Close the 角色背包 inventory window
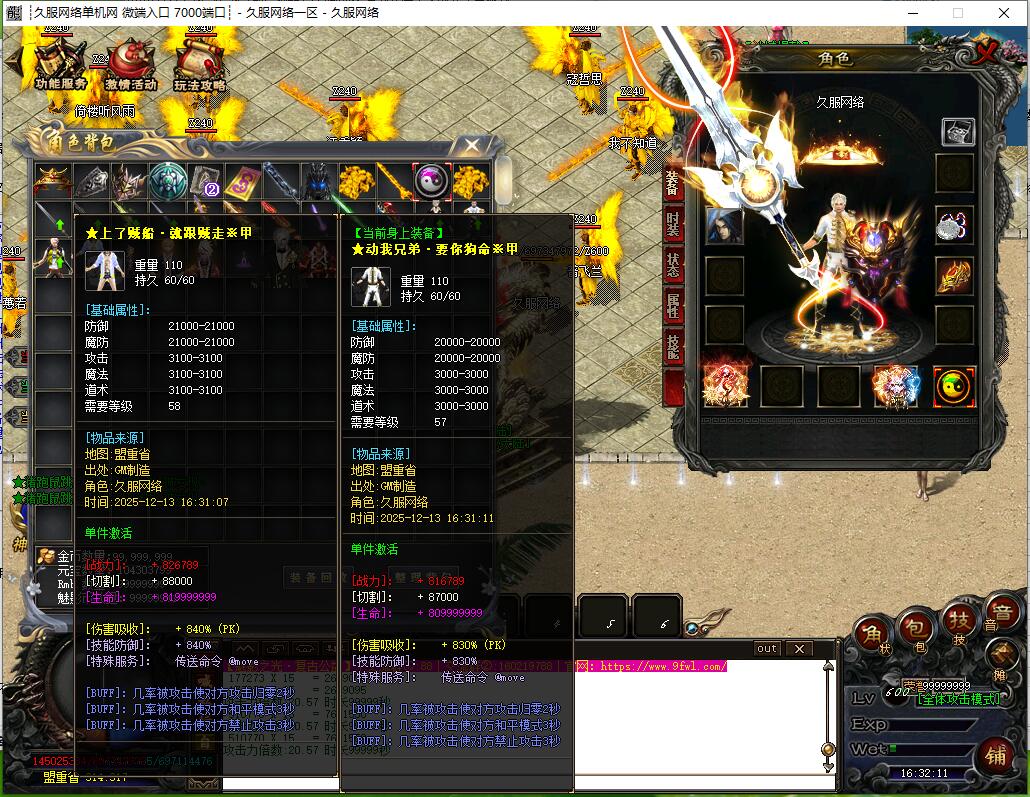Viewport: 1030px width, 797px height. point(472,146)
